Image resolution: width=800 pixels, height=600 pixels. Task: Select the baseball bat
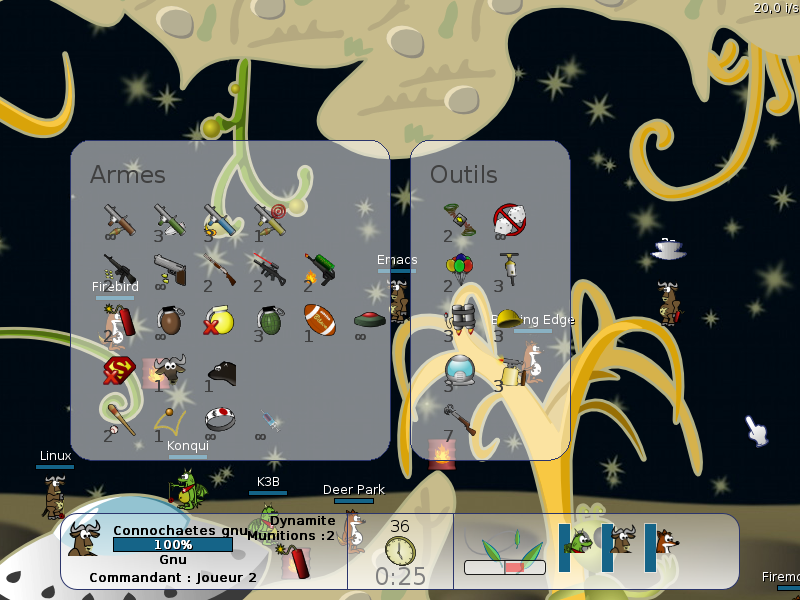pyautogui.click(x=118, y=418)
